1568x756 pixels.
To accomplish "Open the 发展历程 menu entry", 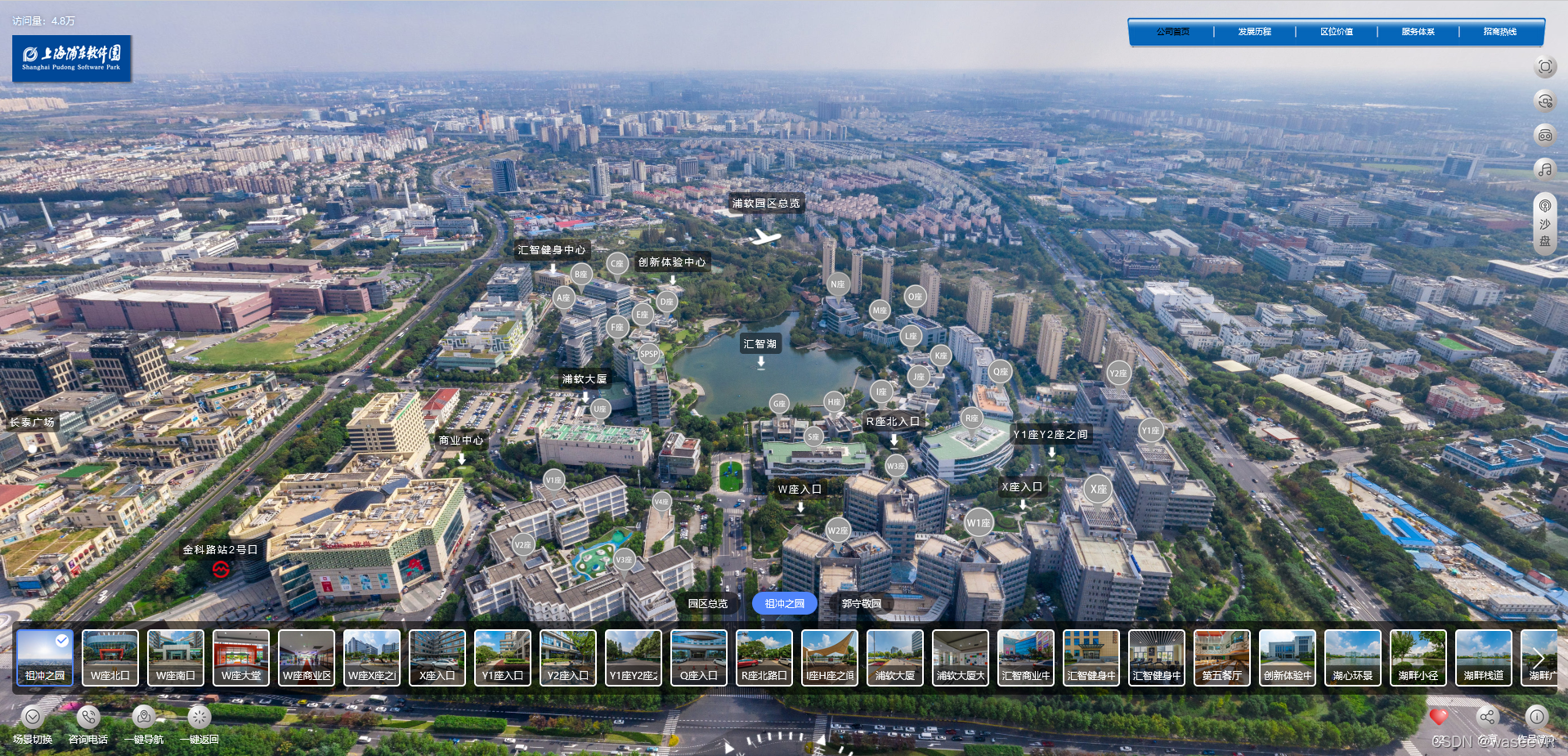I will 1254,32.
